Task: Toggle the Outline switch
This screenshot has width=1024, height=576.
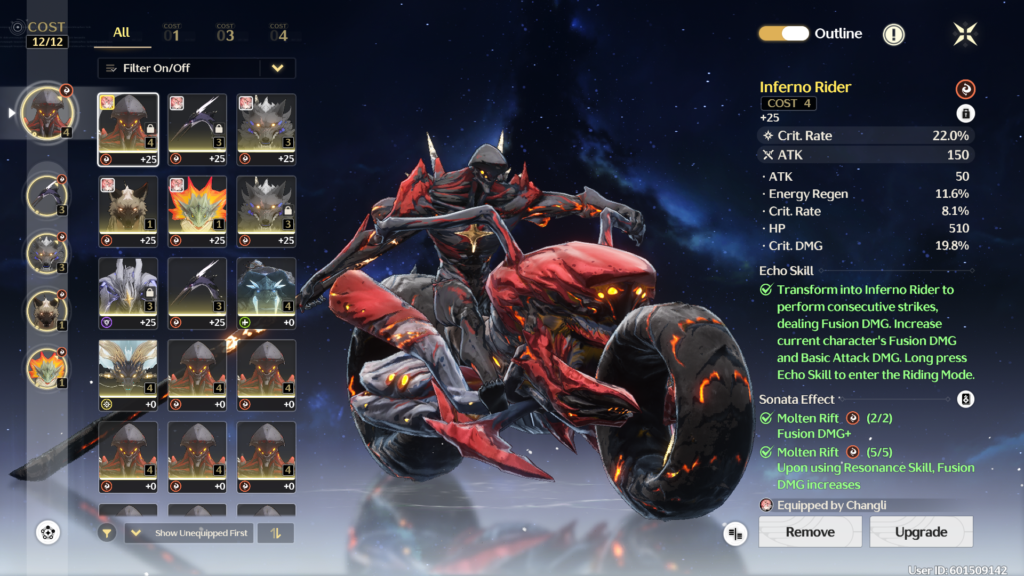Action: [x=783, y=33]
